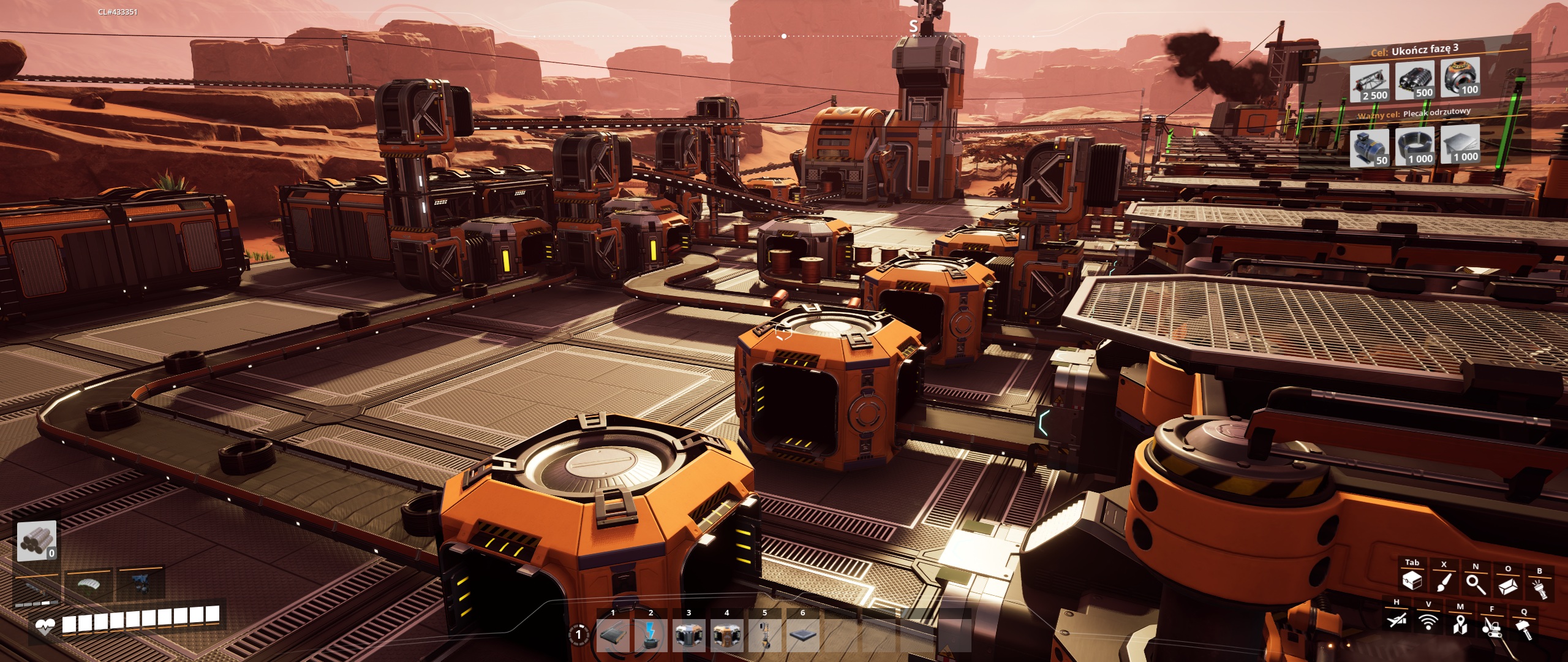Activate the resource scanner signal icon
The image size is (1568, 662).
tap(1428, 623)
